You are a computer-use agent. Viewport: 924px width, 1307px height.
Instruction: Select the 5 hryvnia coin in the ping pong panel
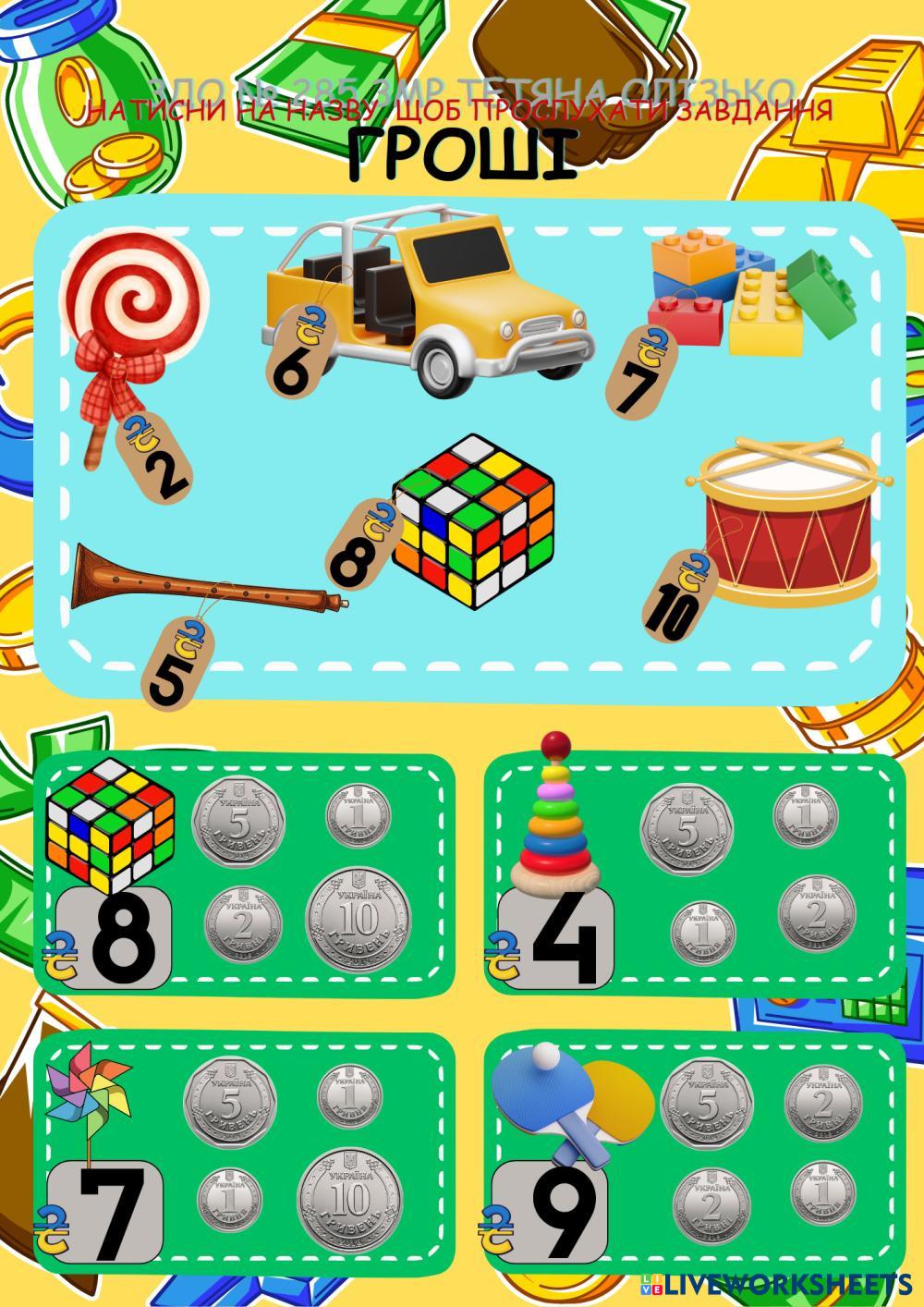(707, 1105)
